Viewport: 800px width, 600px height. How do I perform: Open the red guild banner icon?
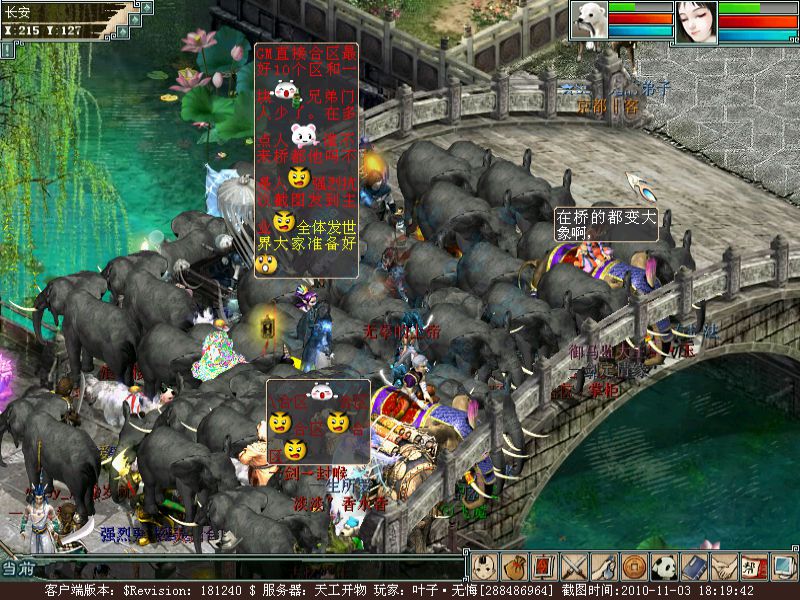tap(753, 568)
